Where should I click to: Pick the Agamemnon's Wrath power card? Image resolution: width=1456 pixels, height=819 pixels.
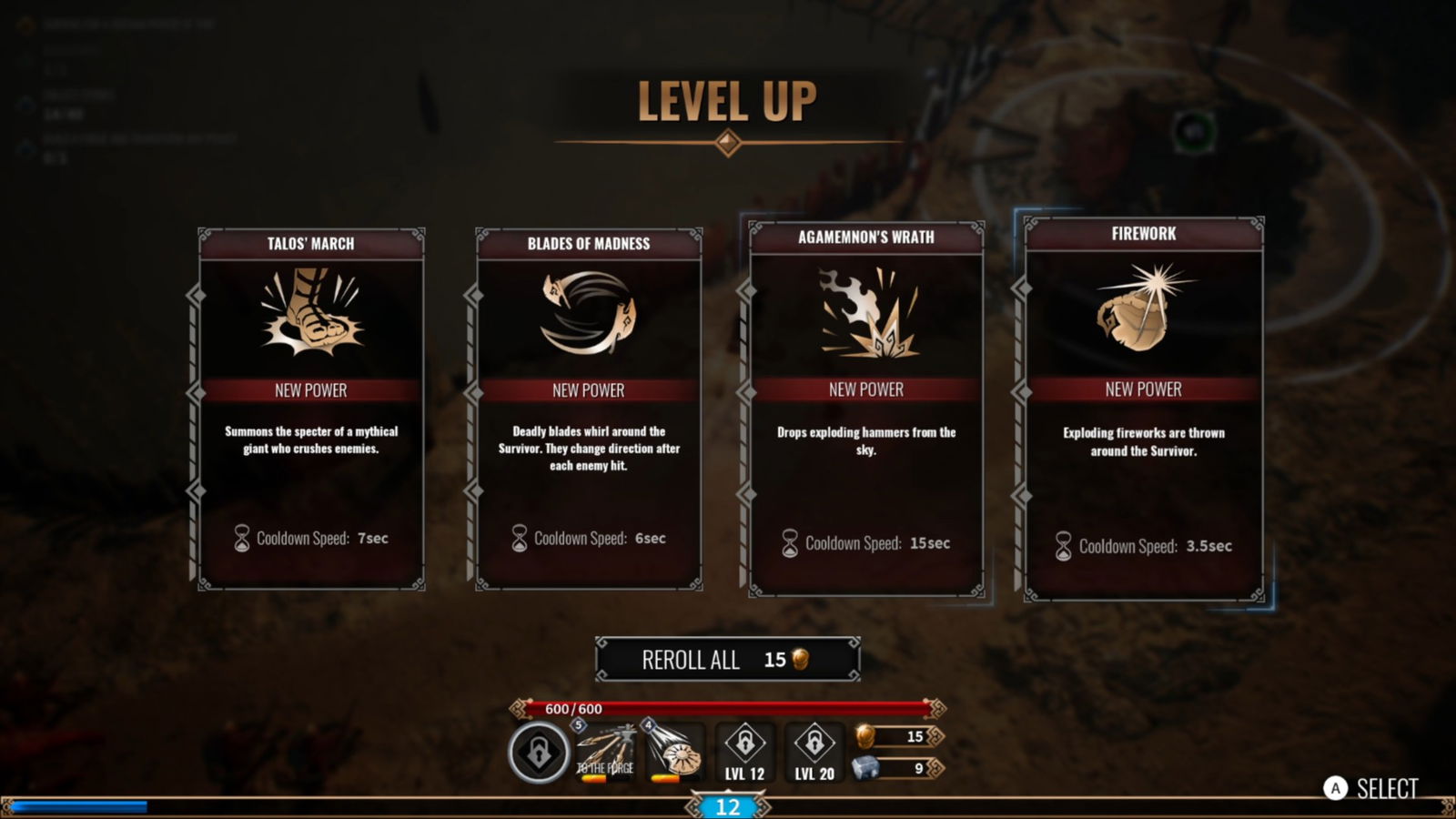pos(865,408)
